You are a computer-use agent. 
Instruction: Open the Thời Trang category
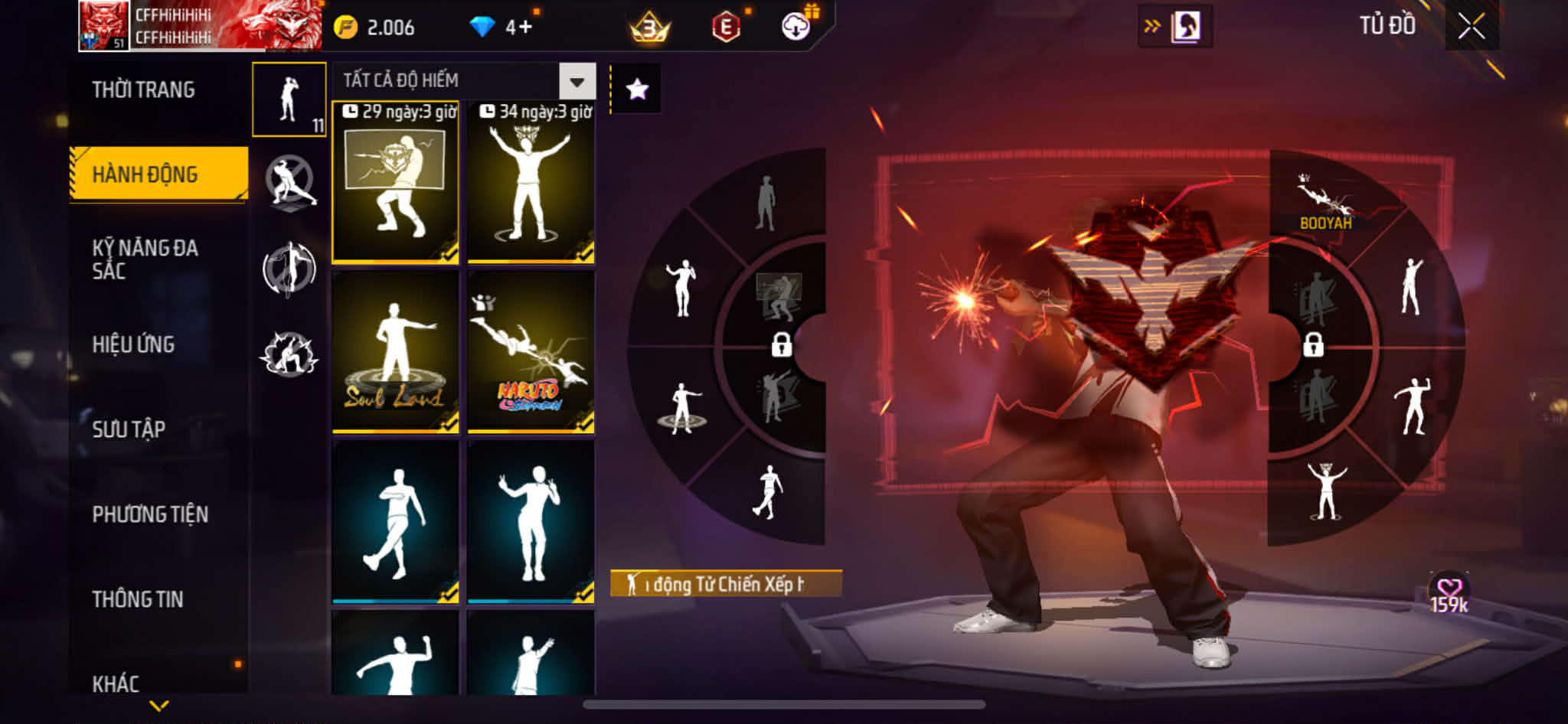pyautogui.click(x=143, y=90)
